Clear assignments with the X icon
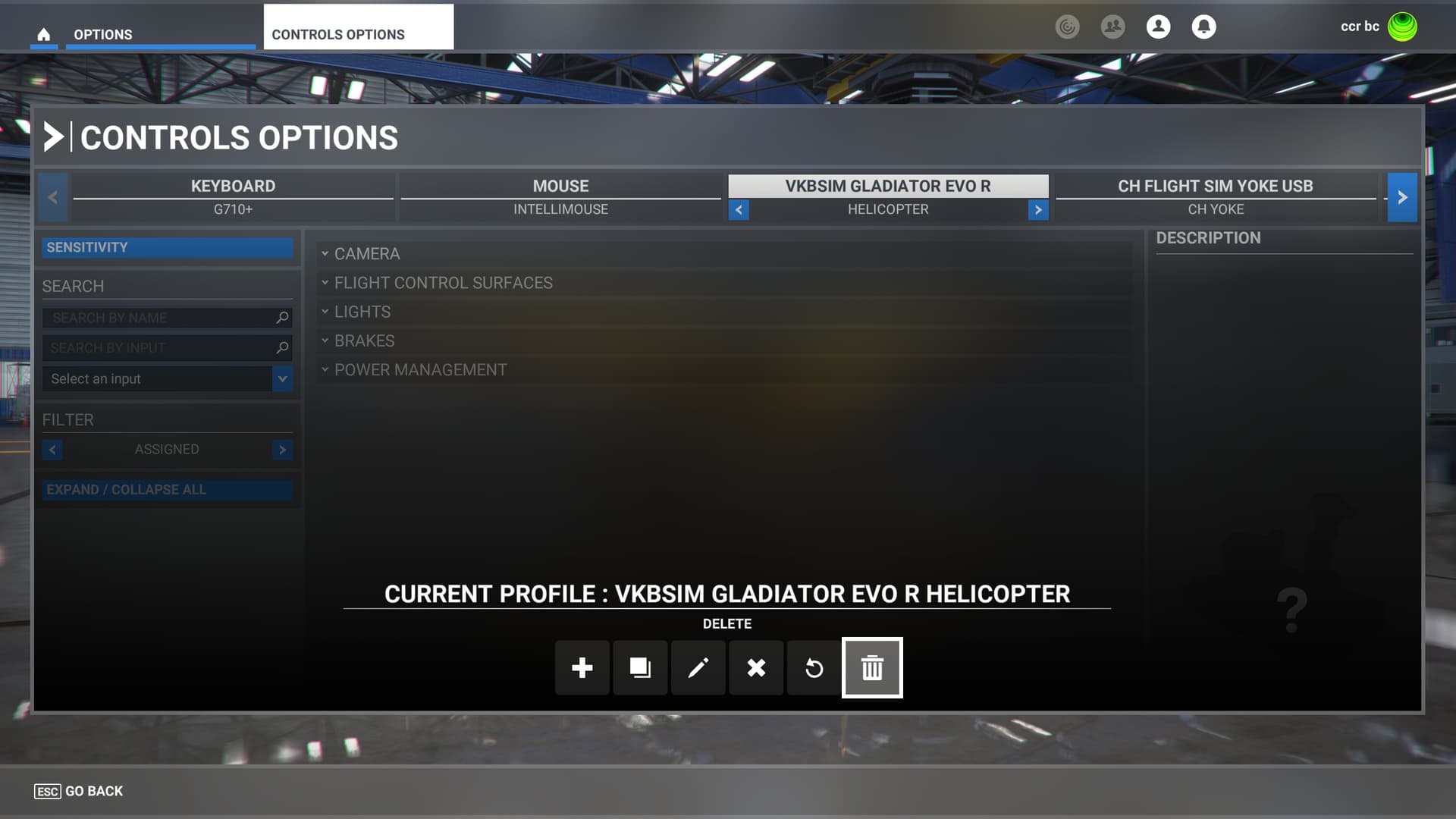The height and width of the screenshot is (819, 1456). [756, 668]
